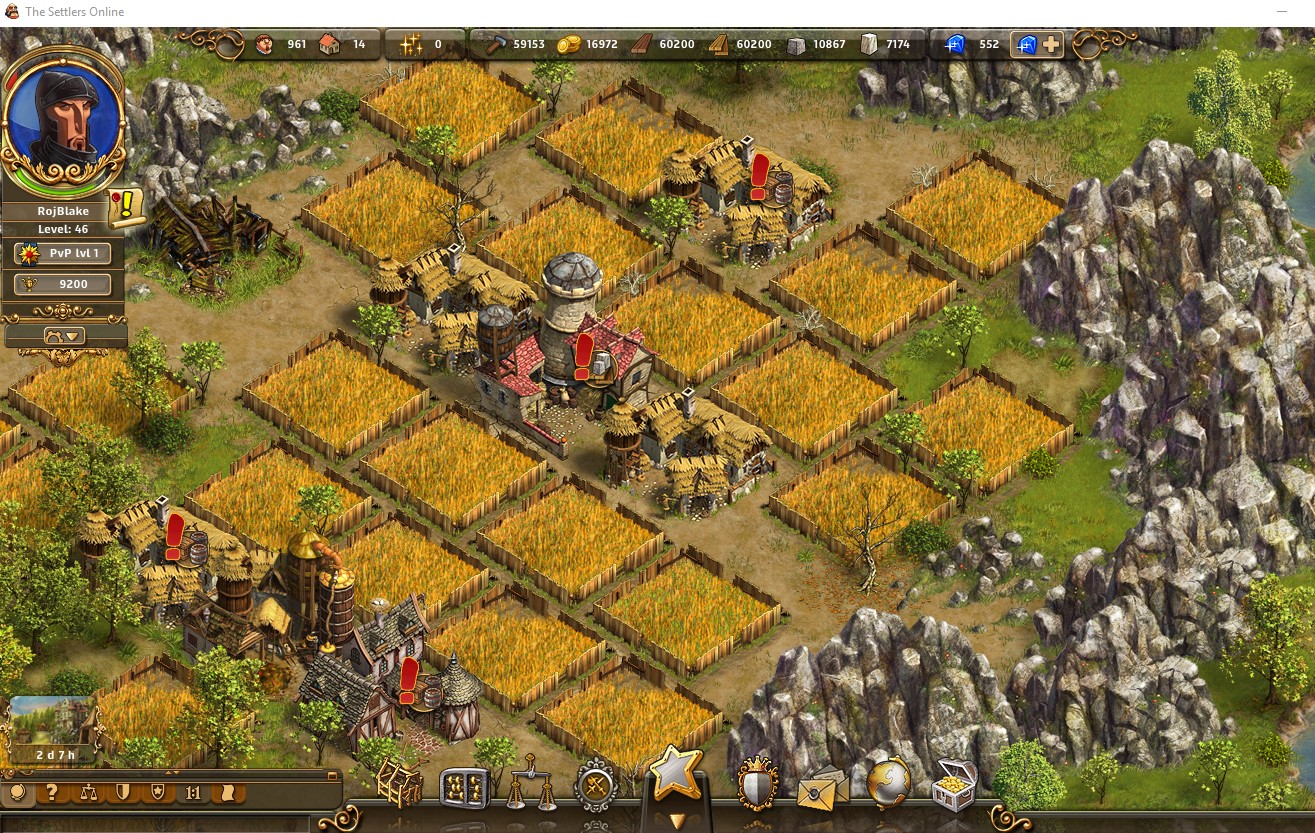Open the treasure chest shop icon
The height and width of the screenshot is (833, 1315).
pos(953,786)
